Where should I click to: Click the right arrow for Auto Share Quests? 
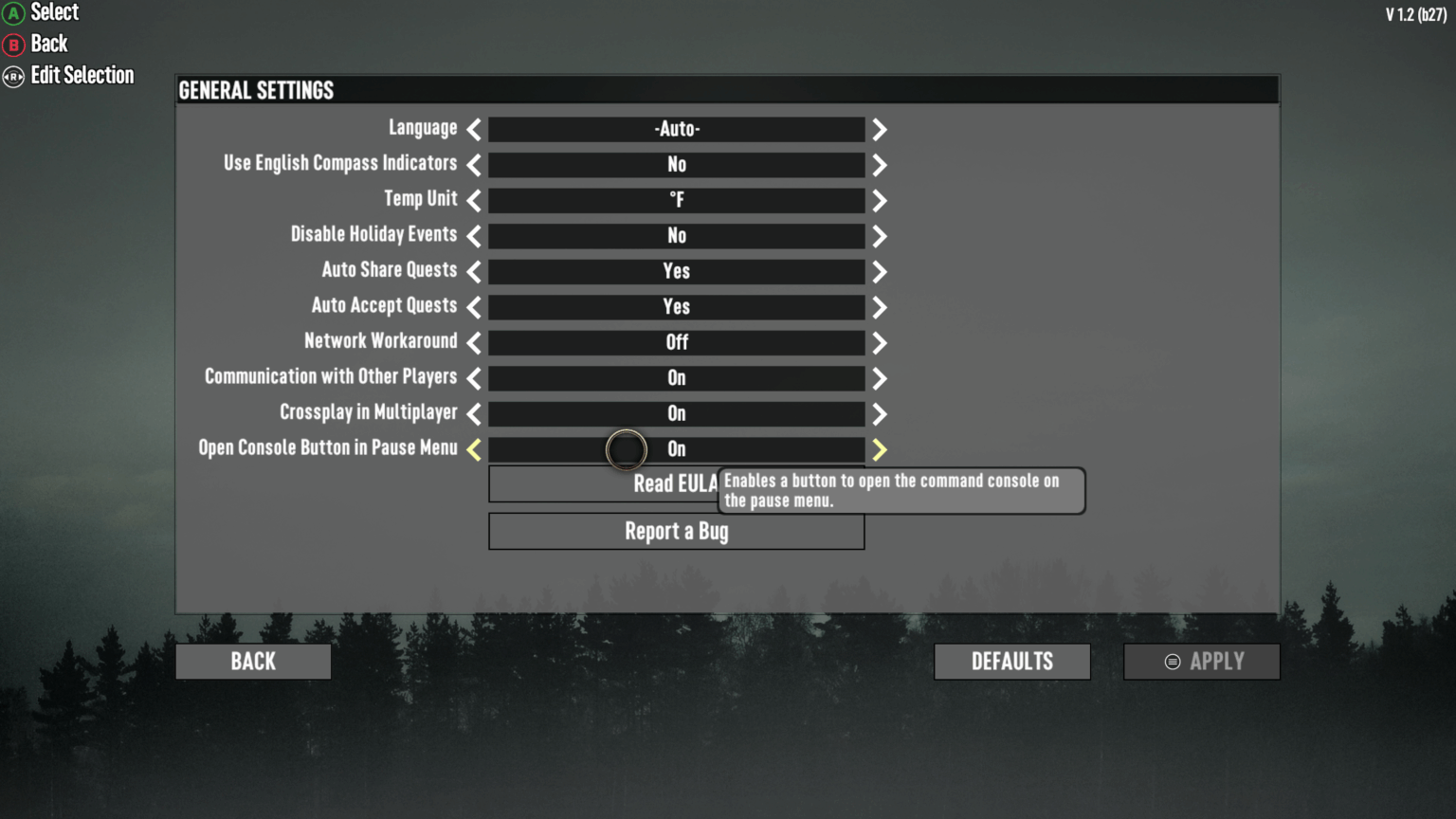click(879, 271)
